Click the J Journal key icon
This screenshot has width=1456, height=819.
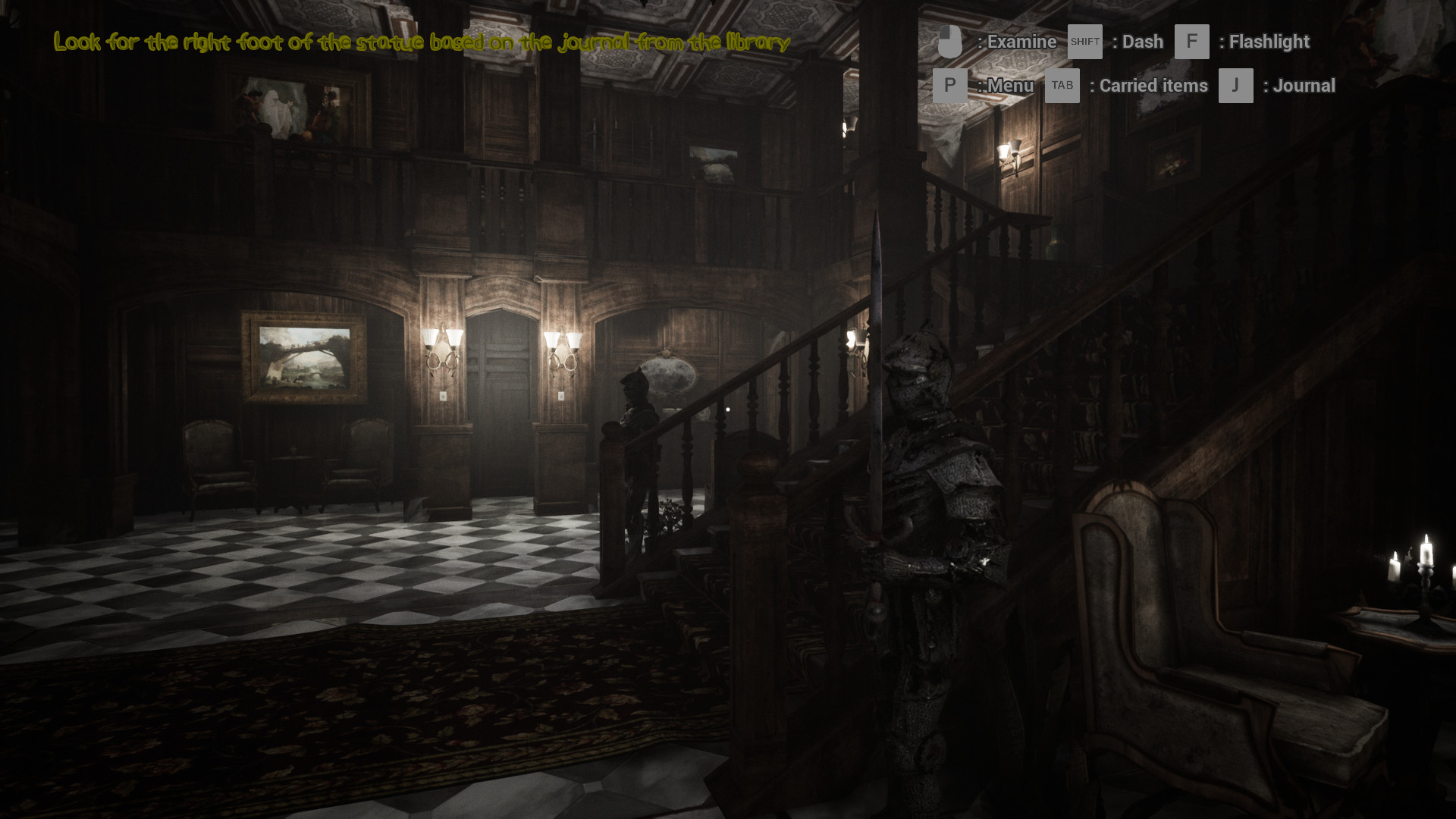coord(1235,85)
